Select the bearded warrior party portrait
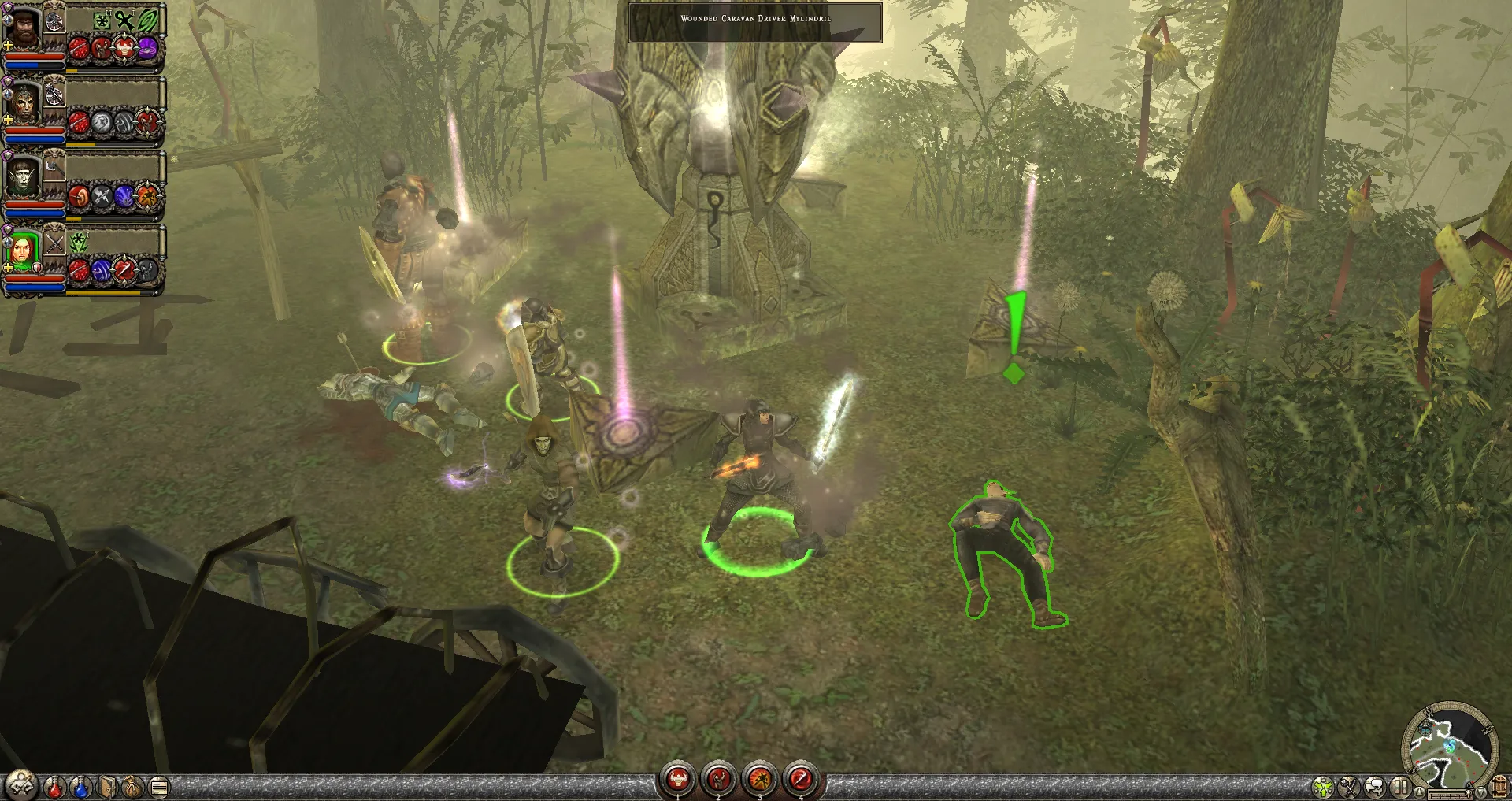The width and height of the screenshot is (1512, 801). (x=23, y=28)
